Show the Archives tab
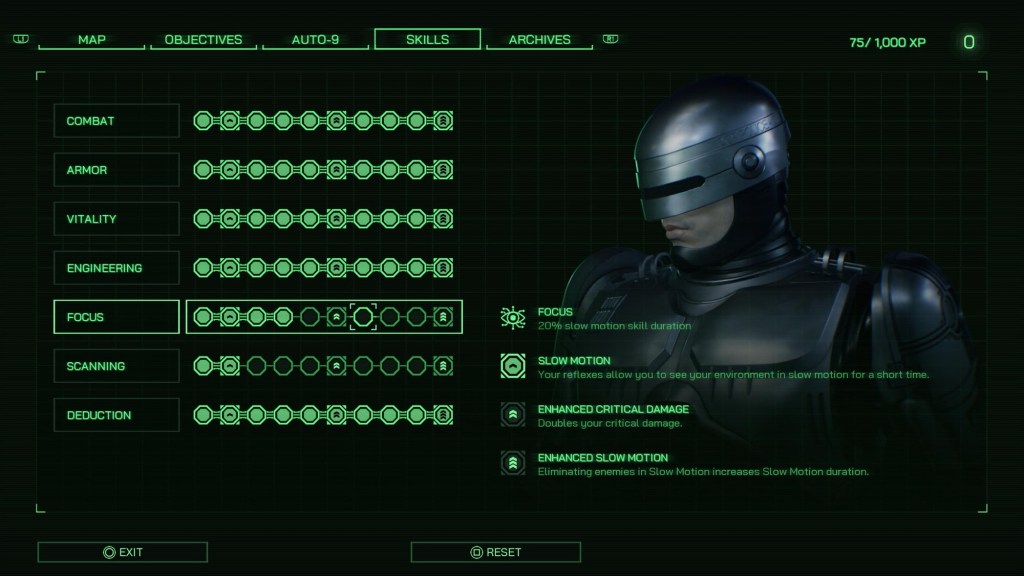The width and height of the screenshot is (1024, 576). [x=539, y=40]
